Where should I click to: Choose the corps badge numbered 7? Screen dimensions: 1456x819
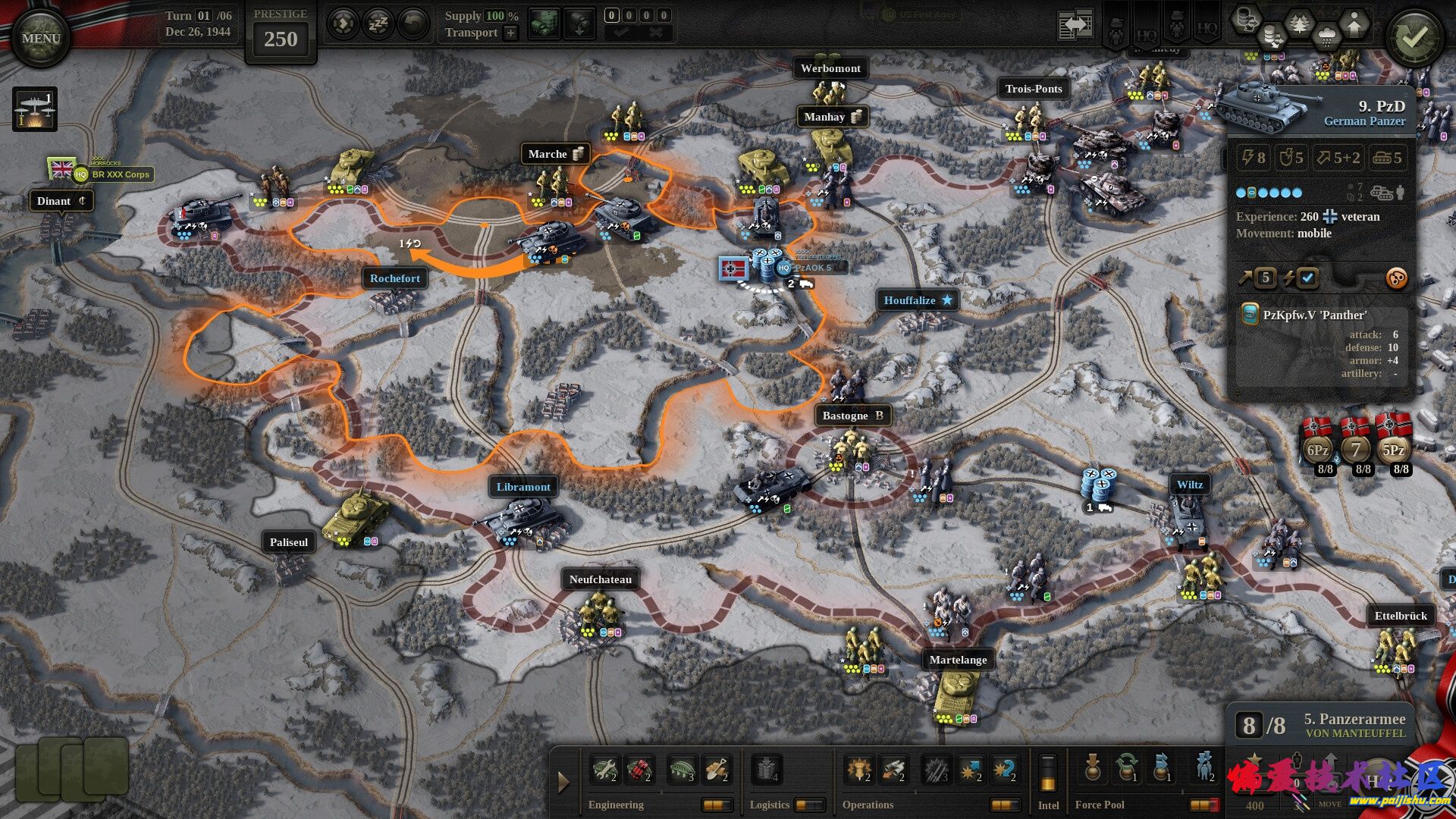click(x=1356, y=449)
